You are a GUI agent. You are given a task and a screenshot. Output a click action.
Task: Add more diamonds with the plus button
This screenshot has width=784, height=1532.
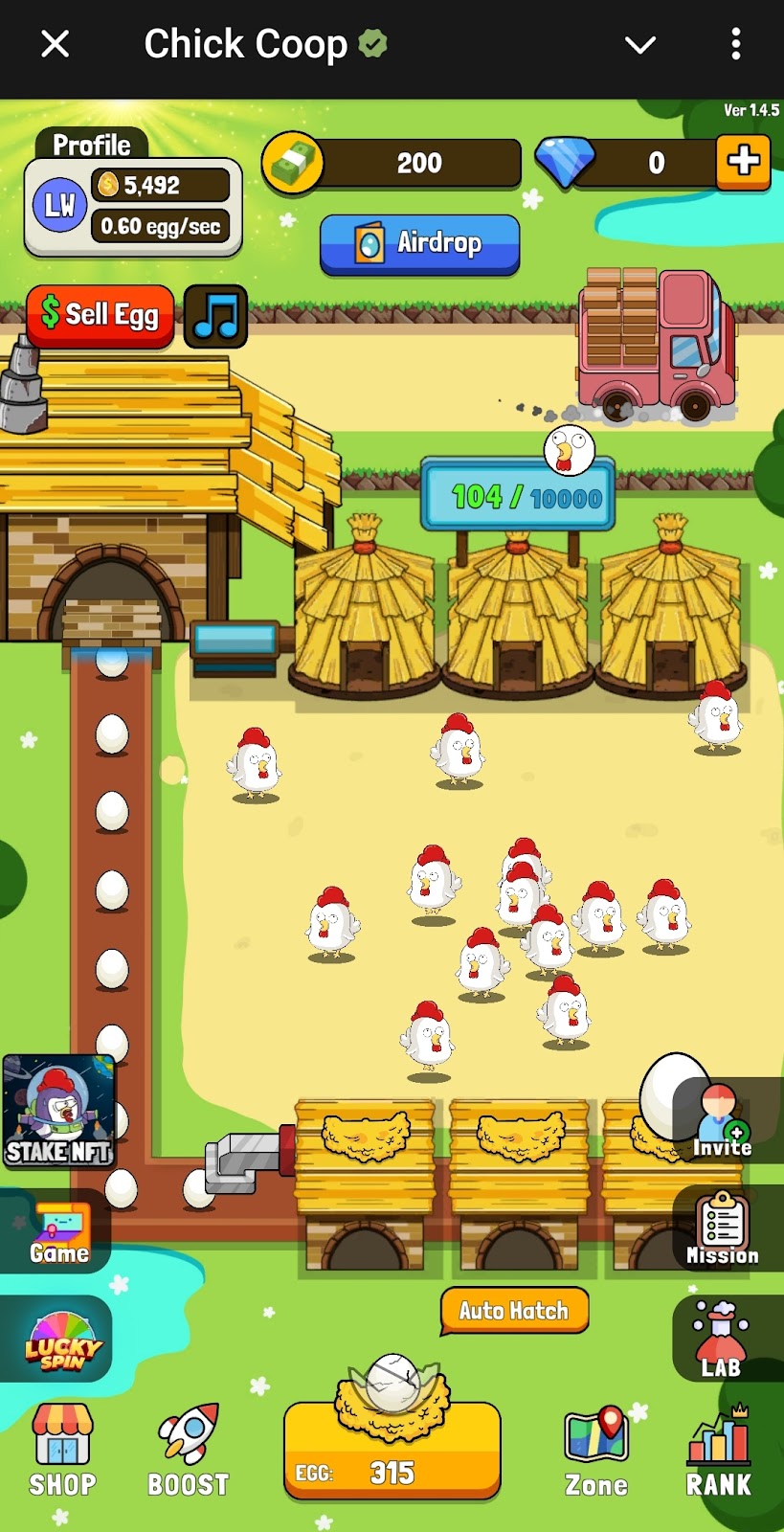[743, 162]
